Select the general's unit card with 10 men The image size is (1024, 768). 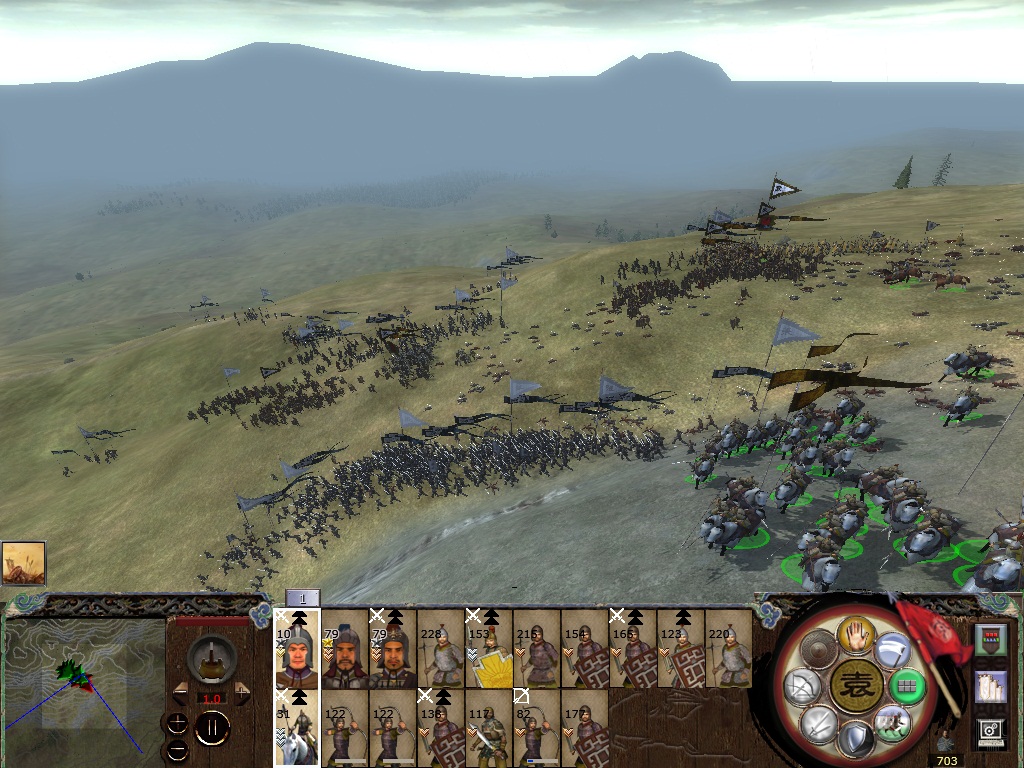pos(297,648)
